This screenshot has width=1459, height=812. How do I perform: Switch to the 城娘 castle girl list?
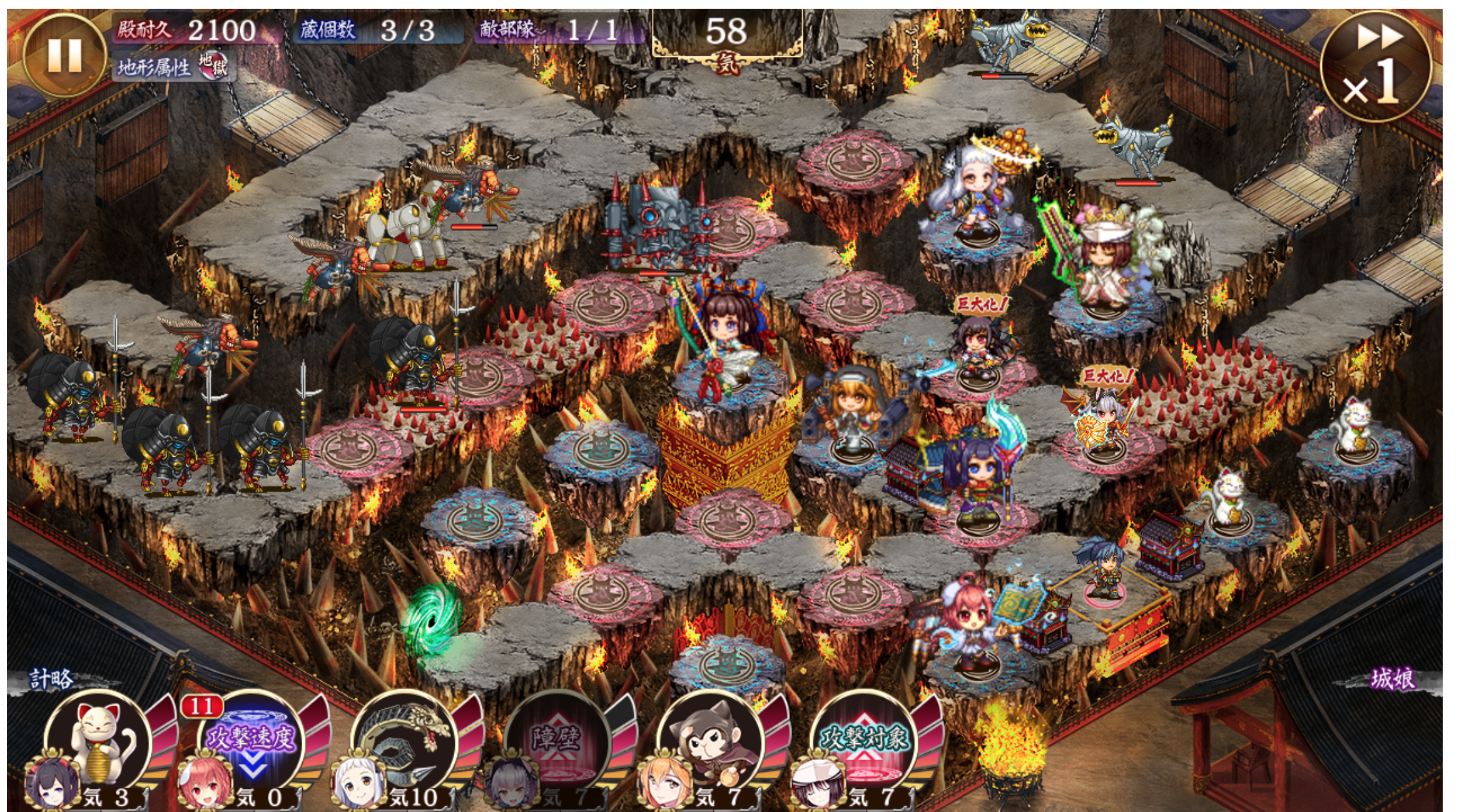(1393, 678)
